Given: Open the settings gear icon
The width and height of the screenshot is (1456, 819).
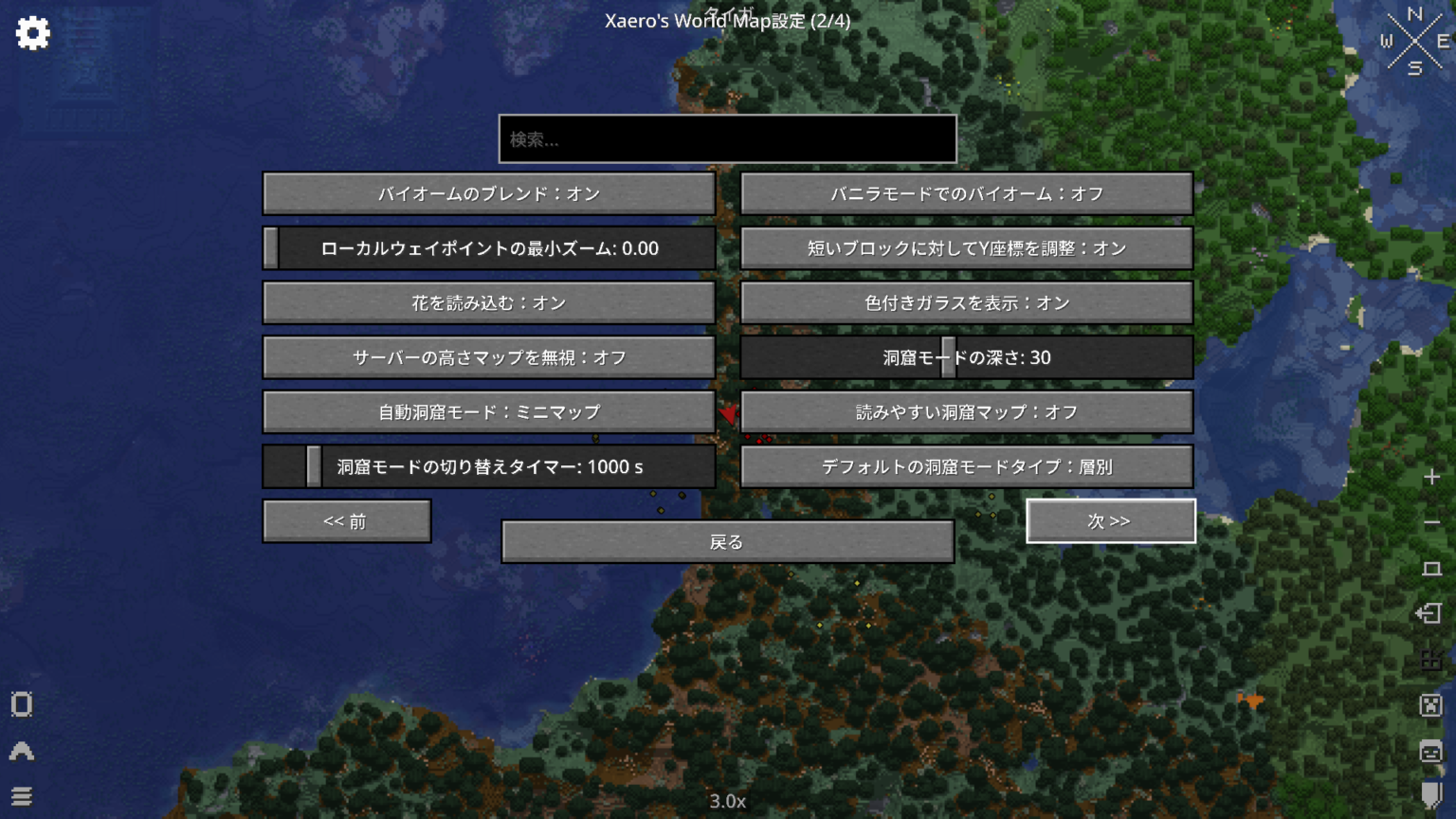Looking at the screenshot, I should pos(32,31).
